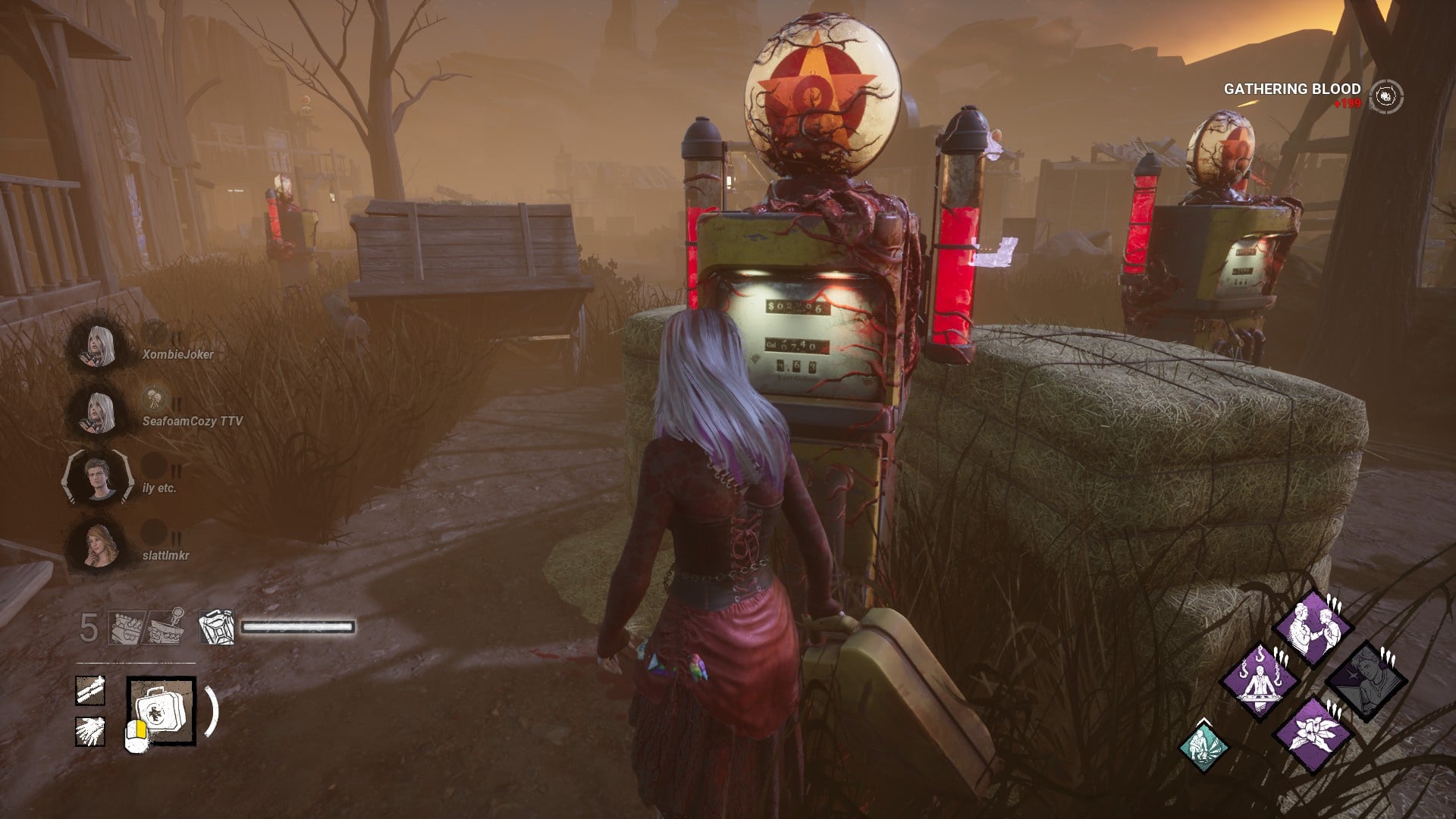This screenshot has width=1456, height=819.
Task: Click the teal crouching figure ability icon
Action: pos(1203,744)
